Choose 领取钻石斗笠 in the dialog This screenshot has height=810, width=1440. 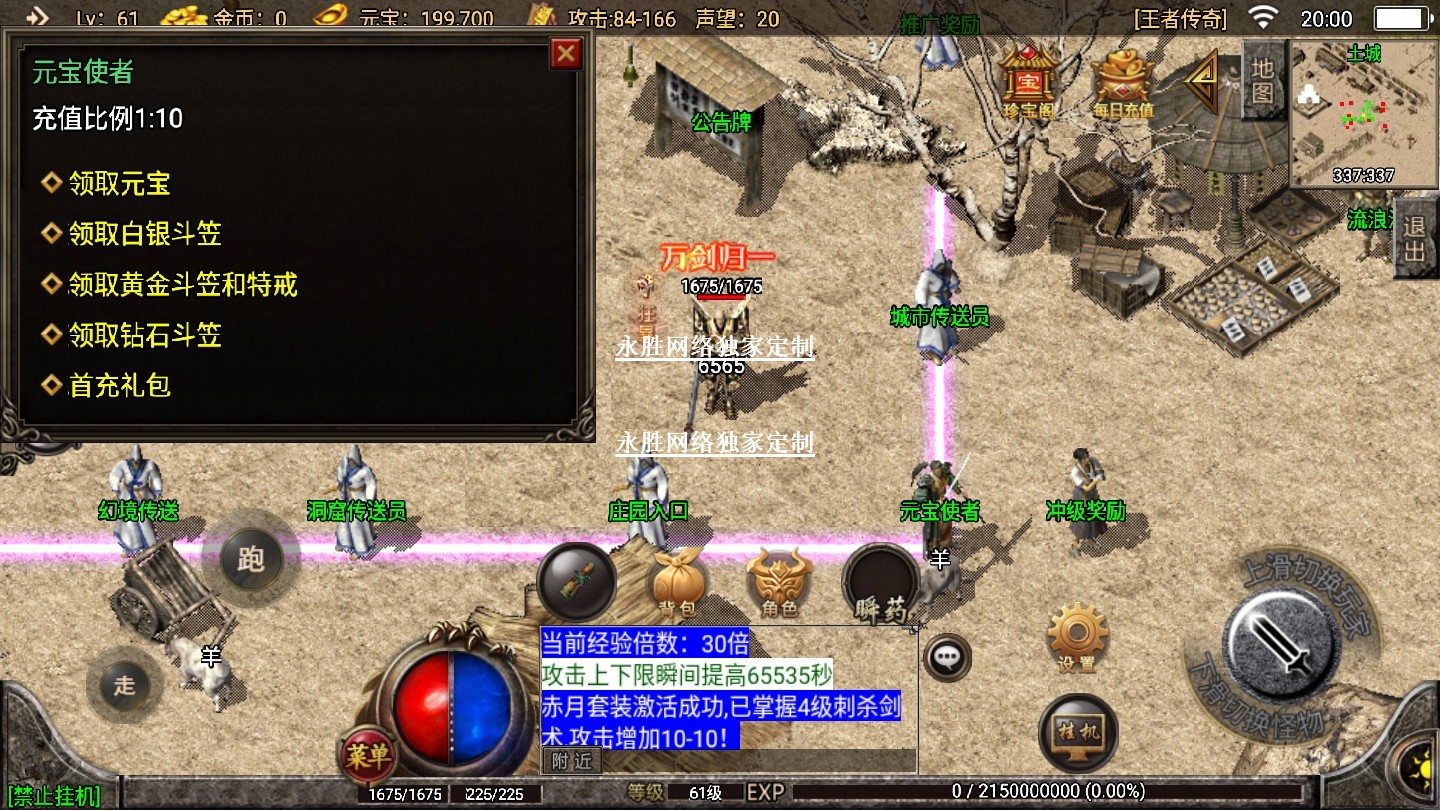click(x=145, y=335)
